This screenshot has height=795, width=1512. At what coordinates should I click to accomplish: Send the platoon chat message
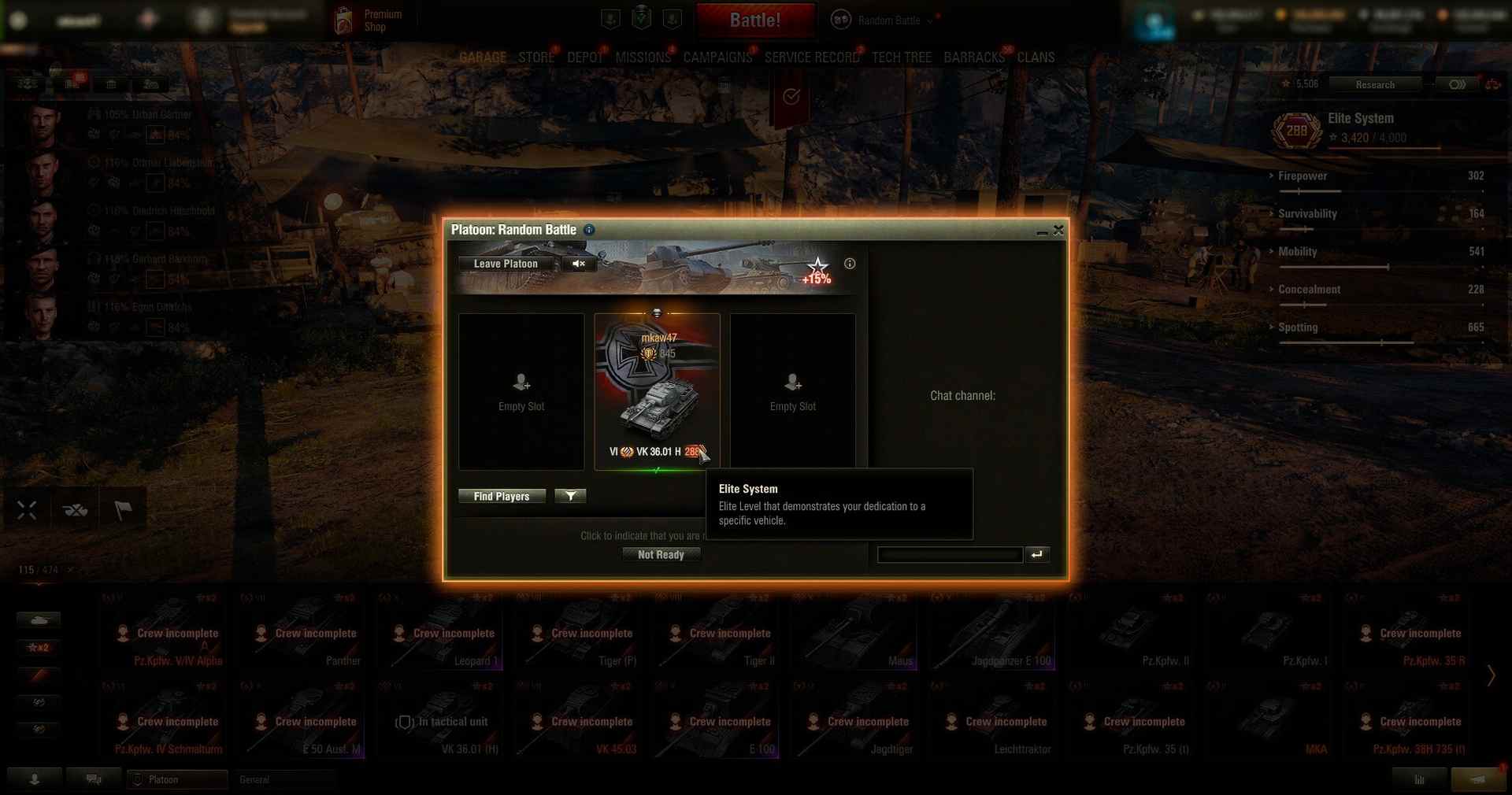(x=1037, y=555)
